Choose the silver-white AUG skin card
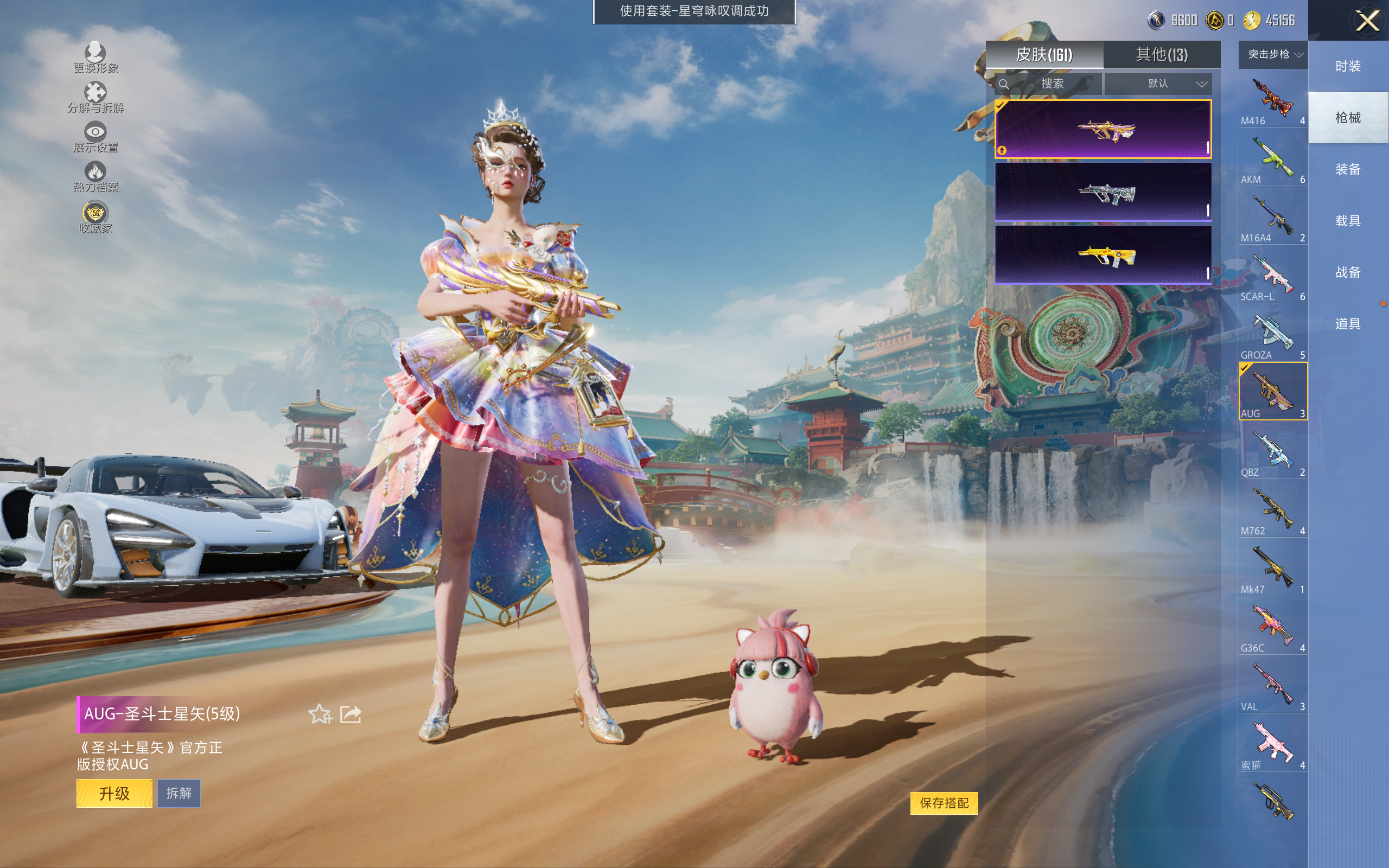This screenshot has width=1389, height=868. 1103,192
